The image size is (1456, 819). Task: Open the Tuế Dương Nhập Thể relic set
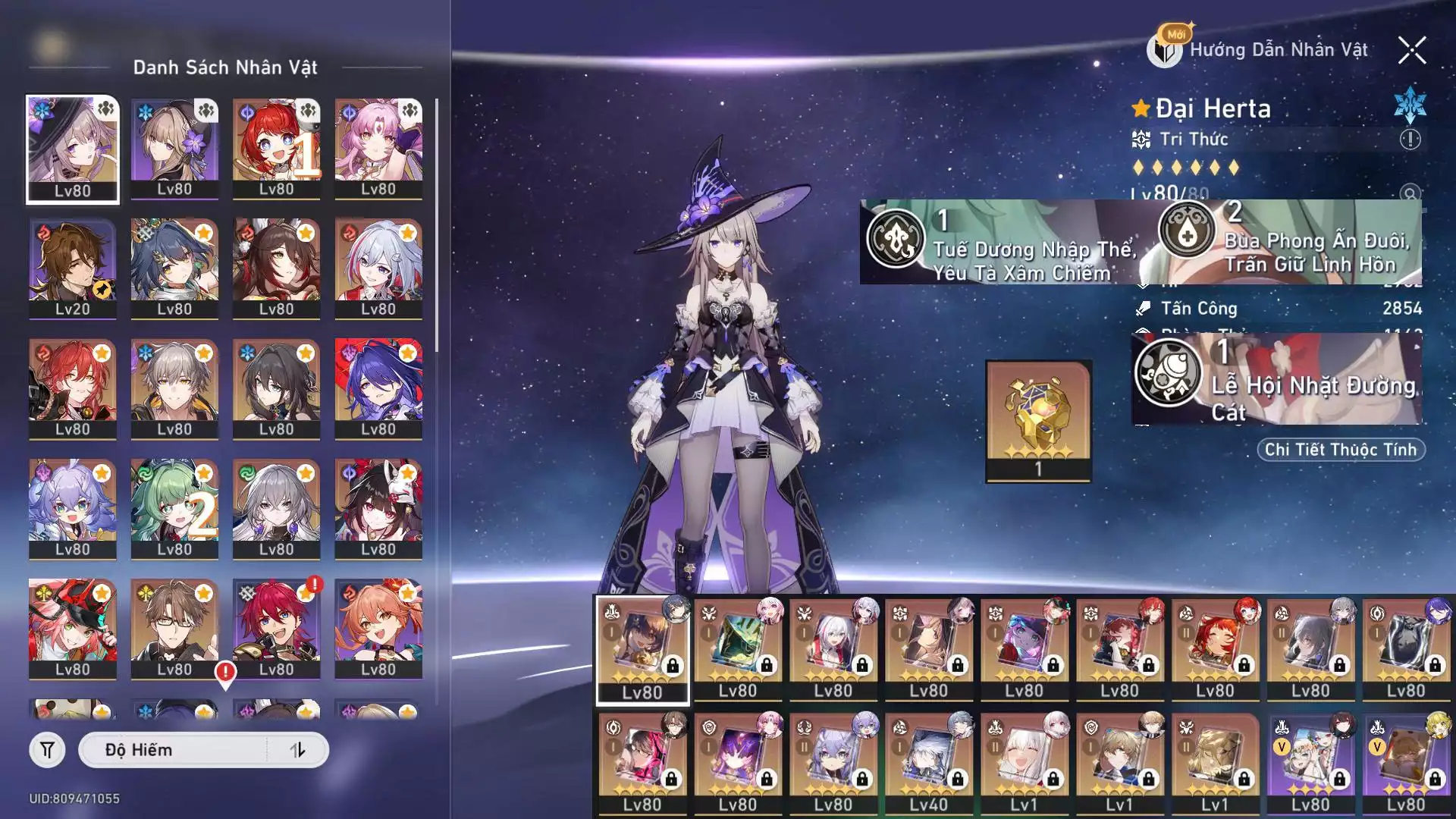1001,243
